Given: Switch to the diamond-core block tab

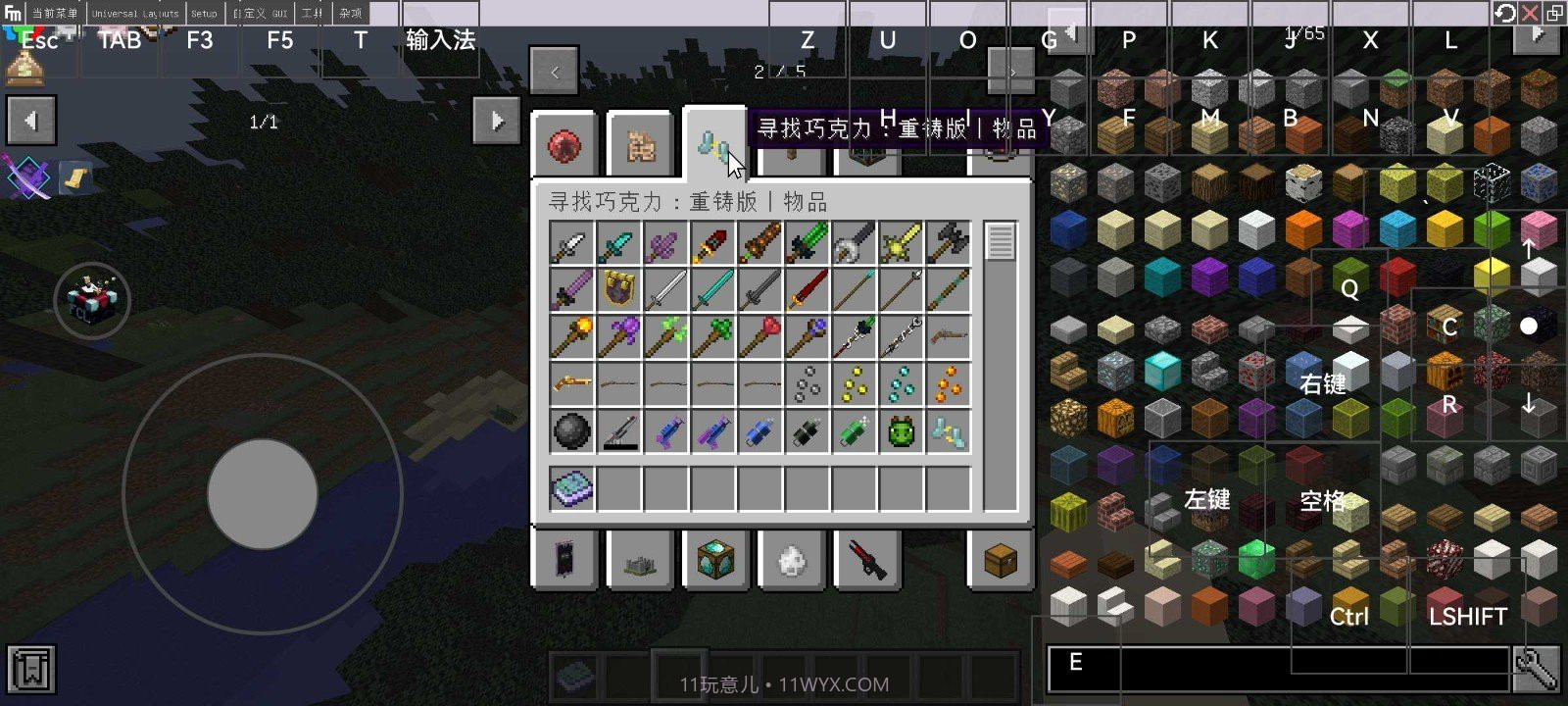Looking at the screenshot, I should [715, 561].
